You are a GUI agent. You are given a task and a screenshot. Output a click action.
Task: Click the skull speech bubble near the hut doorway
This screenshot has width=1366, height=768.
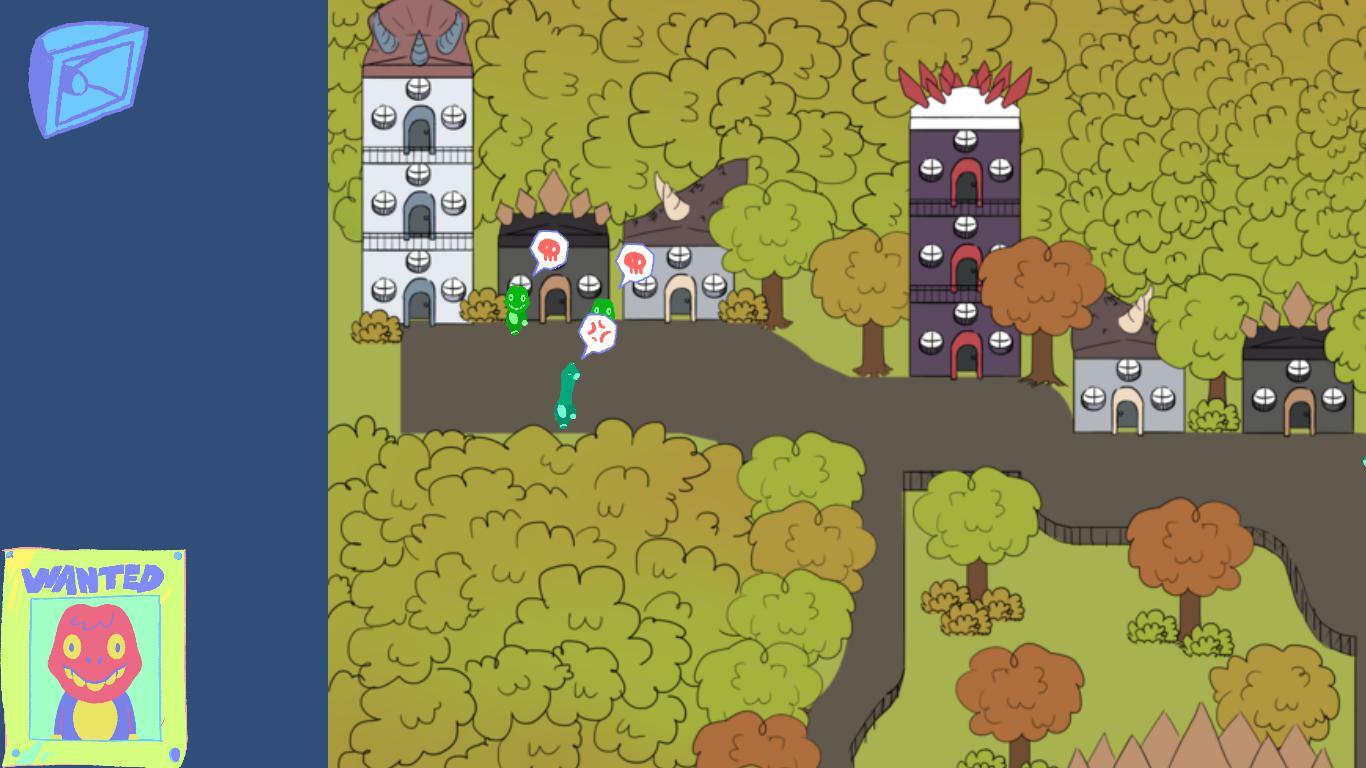coord(638,262)
